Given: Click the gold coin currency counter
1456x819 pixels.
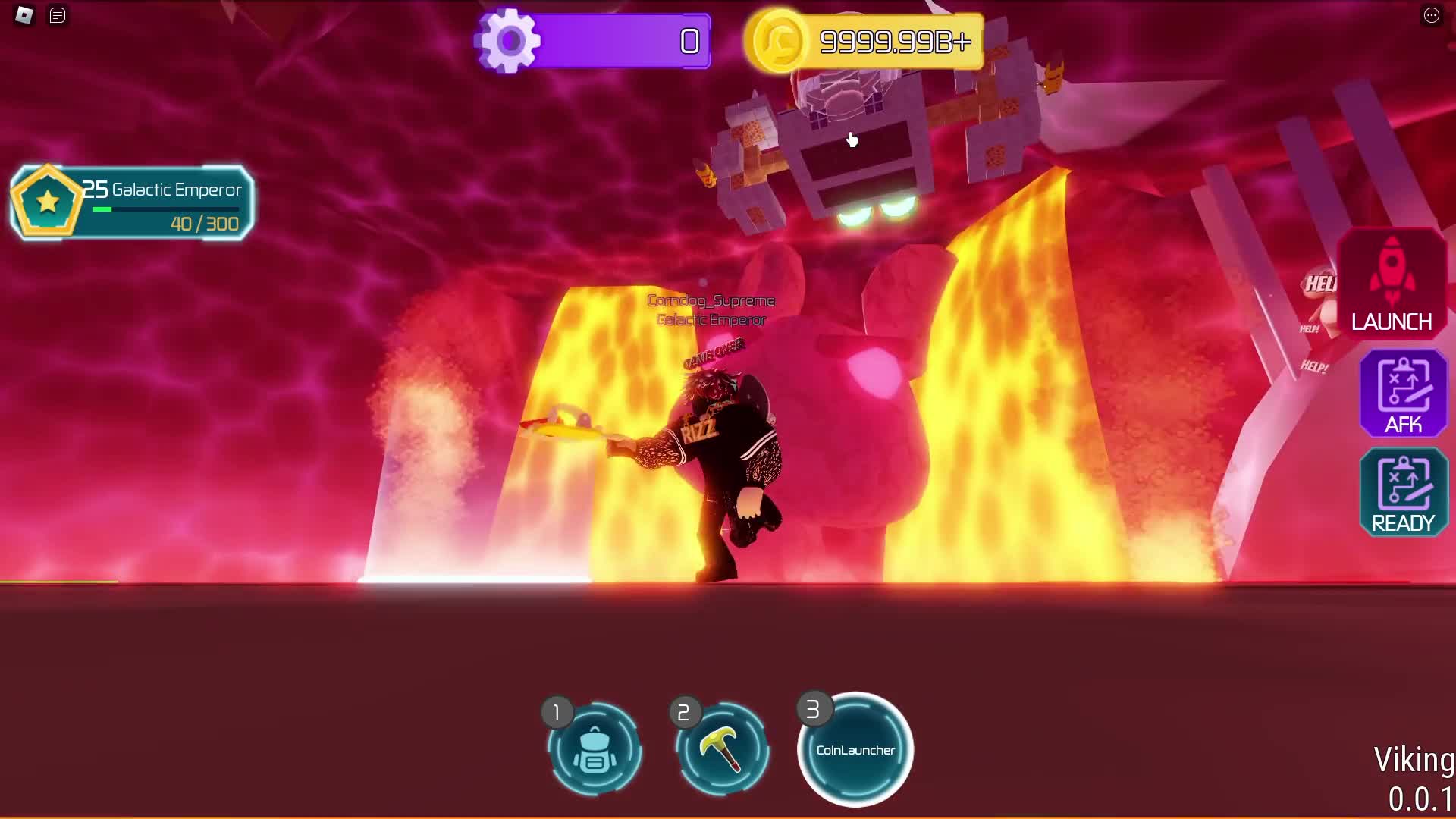Looking at the screenshot, I should [863, 41].
